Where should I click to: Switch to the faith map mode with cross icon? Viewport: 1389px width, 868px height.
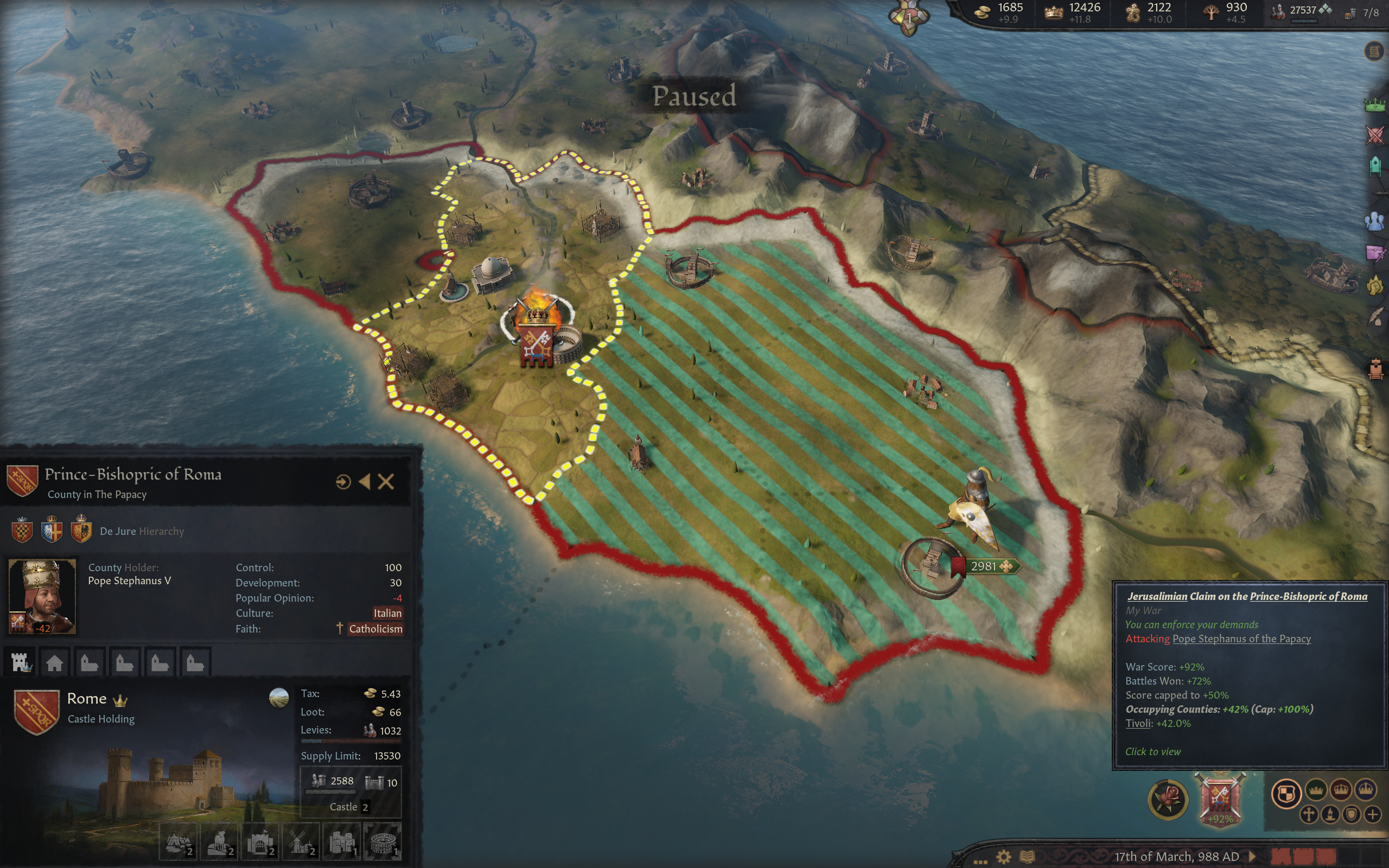tap(1309, 815)
